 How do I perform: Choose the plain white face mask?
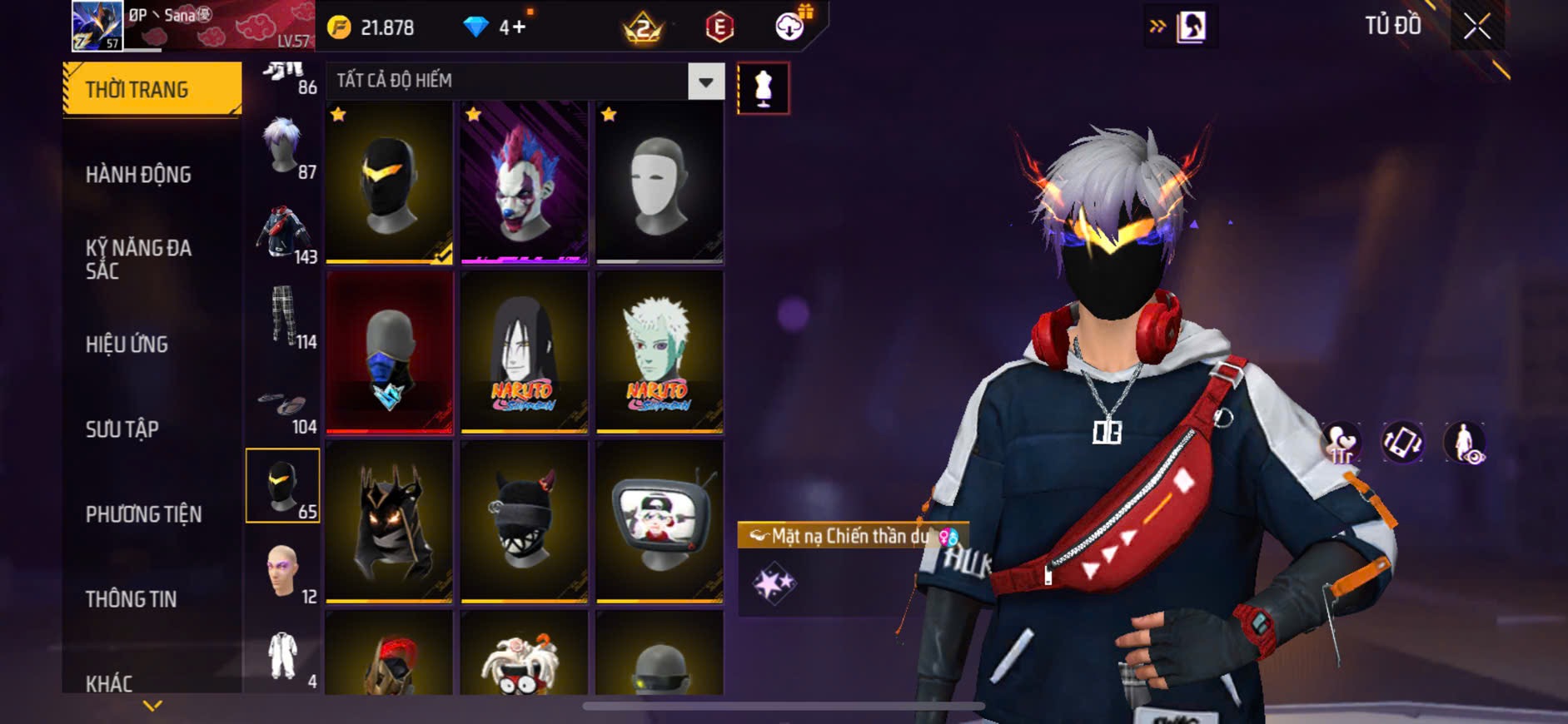659,182
